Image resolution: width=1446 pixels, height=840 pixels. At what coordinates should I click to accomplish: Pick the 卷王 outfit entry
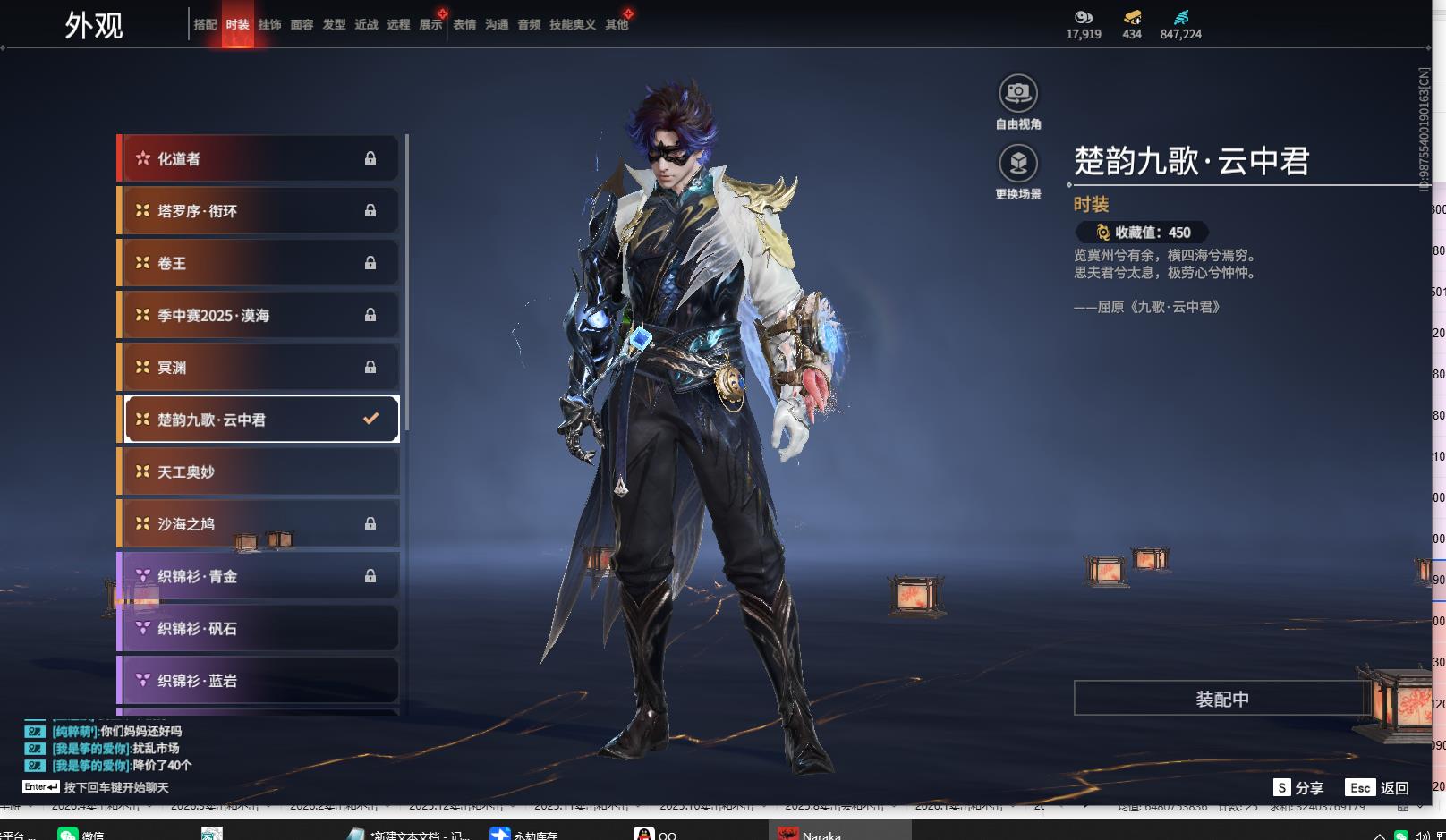259,263
